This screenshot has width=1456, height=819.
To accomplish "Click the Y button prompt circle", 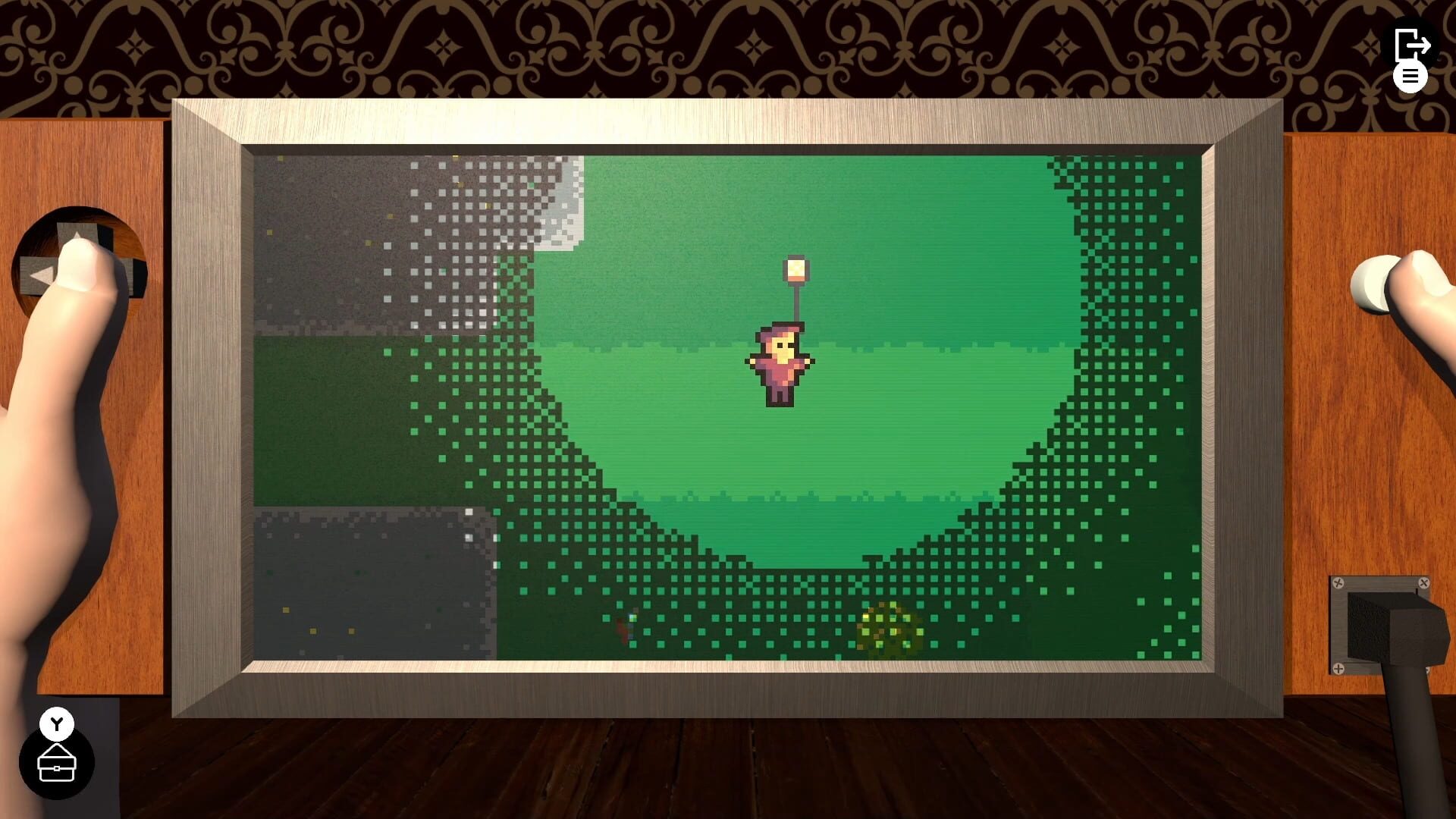I will pyautogui.click(x=55, y=723).
